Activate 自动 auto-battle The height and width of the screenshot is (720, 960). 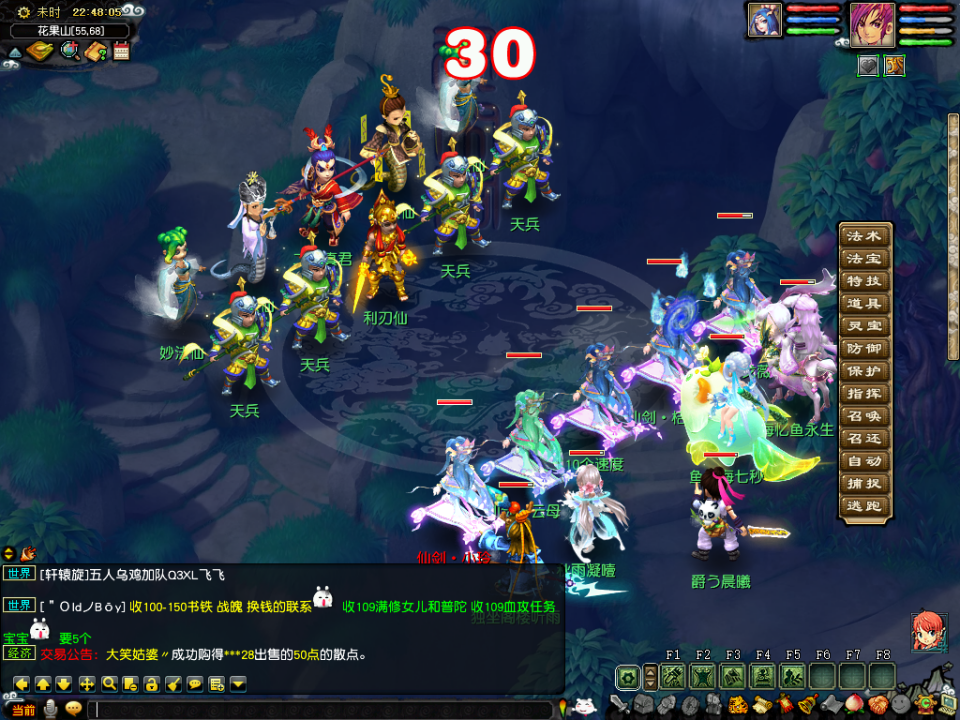coord(865,461)
